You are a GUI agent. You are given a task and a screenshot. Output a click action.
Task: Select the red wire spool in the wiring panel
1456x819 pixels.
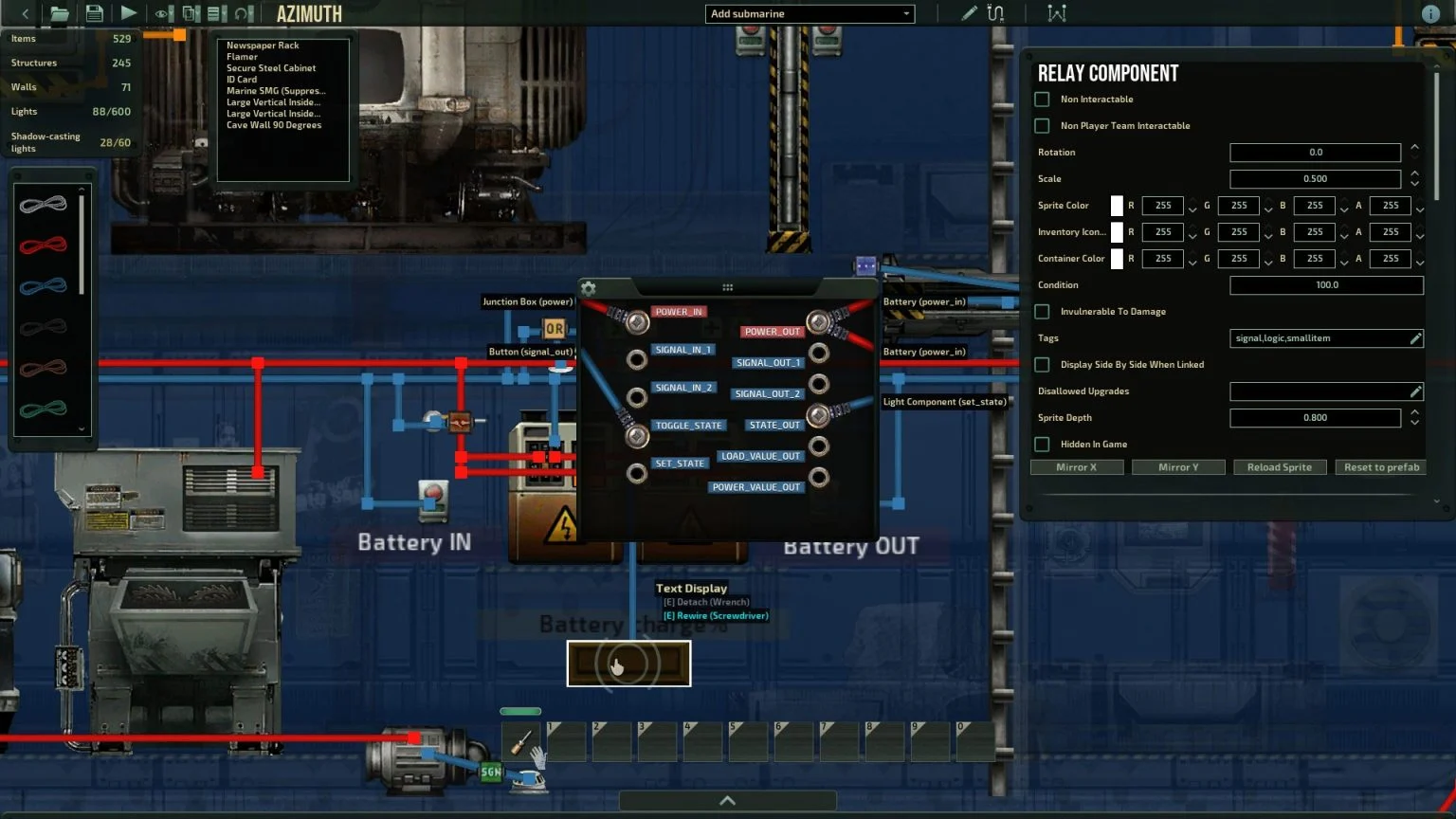[44, 245]
